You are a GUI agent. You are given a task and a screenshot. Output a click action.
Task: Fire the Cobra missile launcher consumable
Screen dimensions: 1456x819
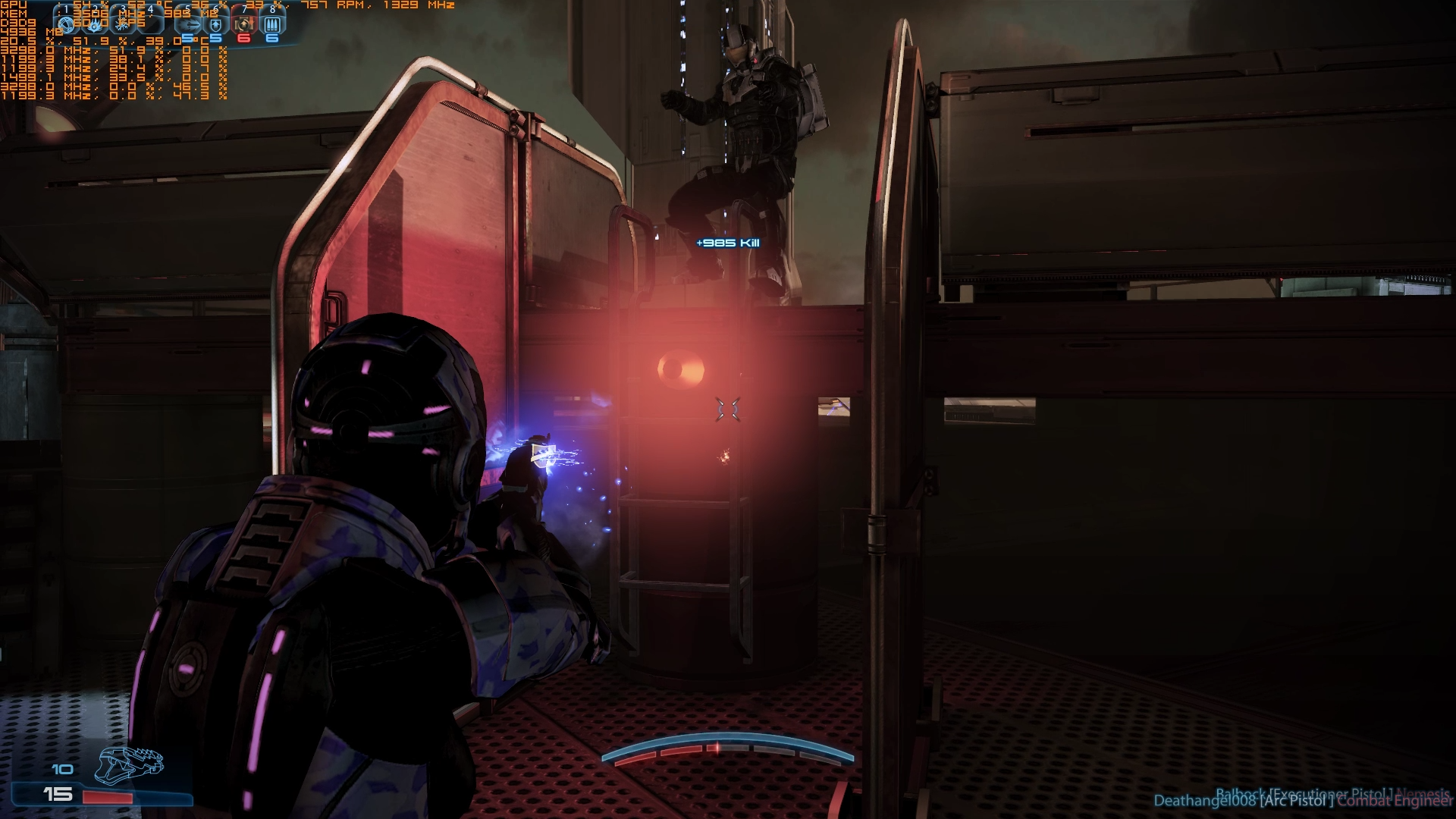click(x=189, y=24)
